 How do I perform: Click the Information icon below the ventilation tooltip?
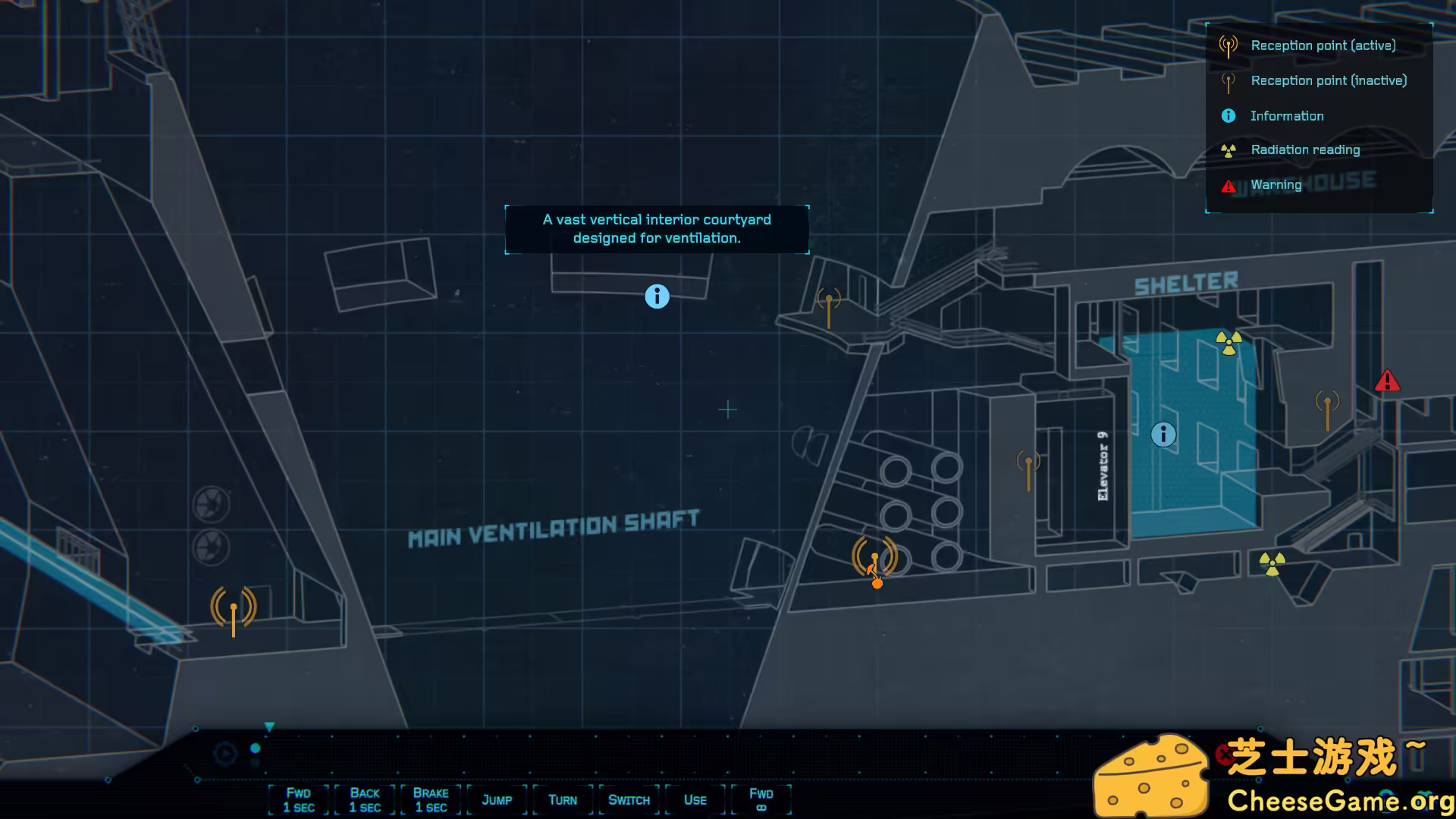tap(657, 297)
